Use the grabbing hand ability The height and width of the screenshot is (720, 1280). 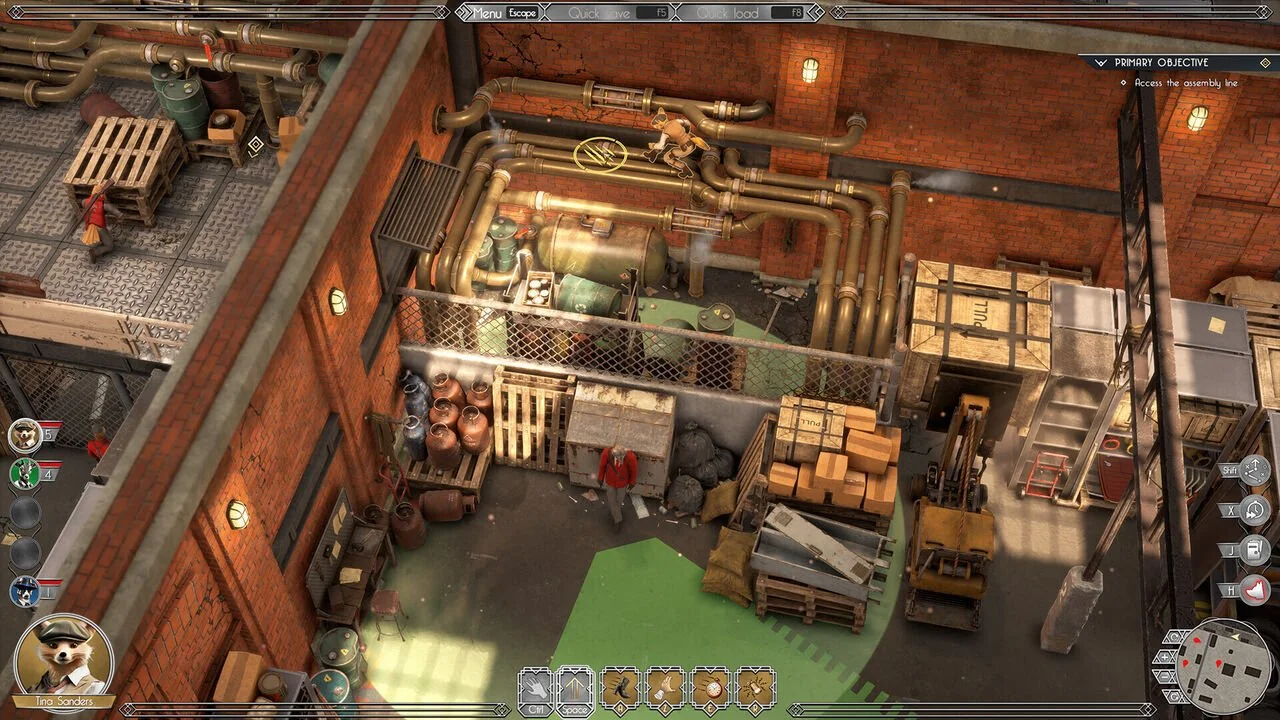point(665,687)
